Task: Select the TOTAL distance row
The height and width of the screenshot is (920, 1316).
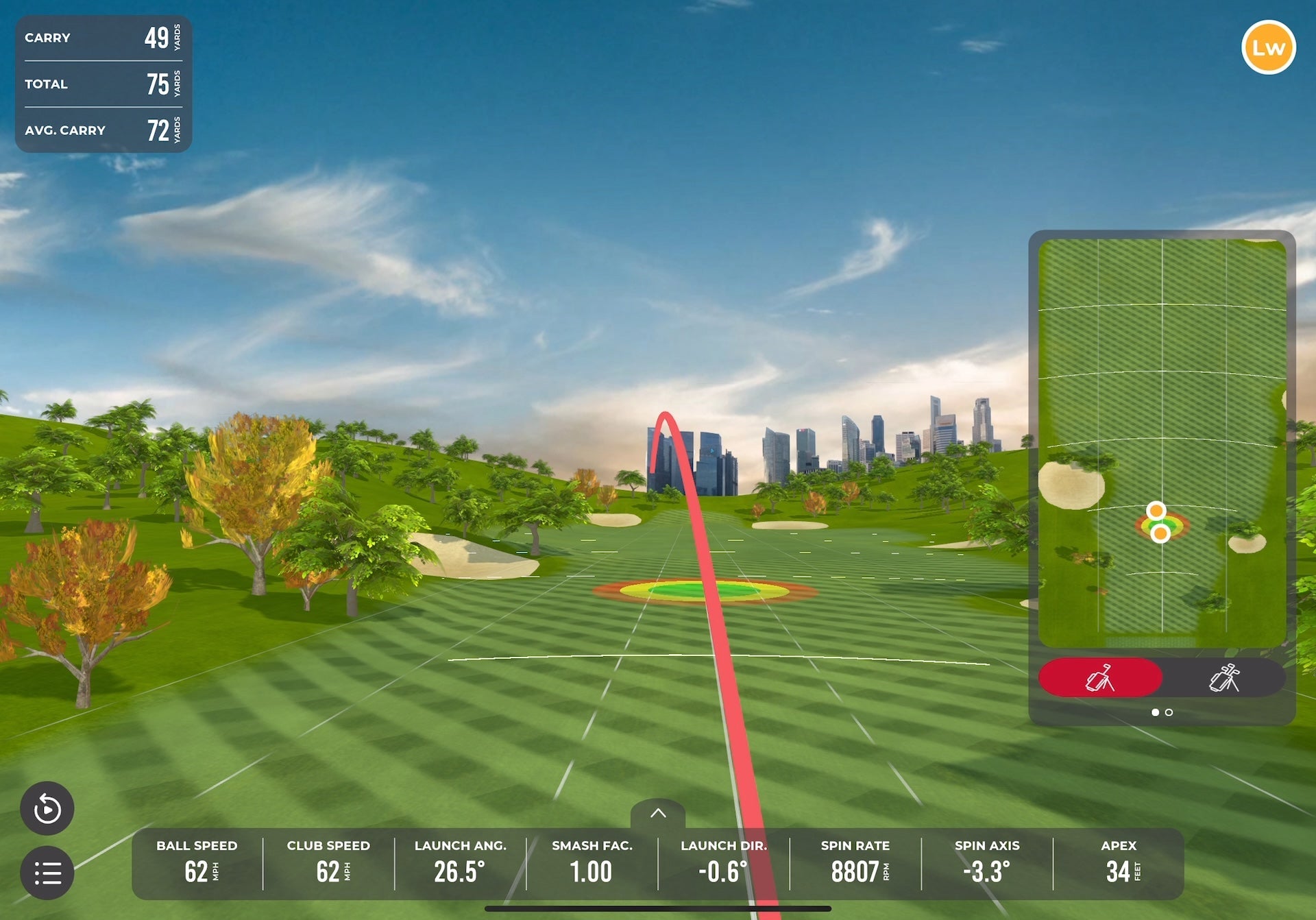Action: 103,84
